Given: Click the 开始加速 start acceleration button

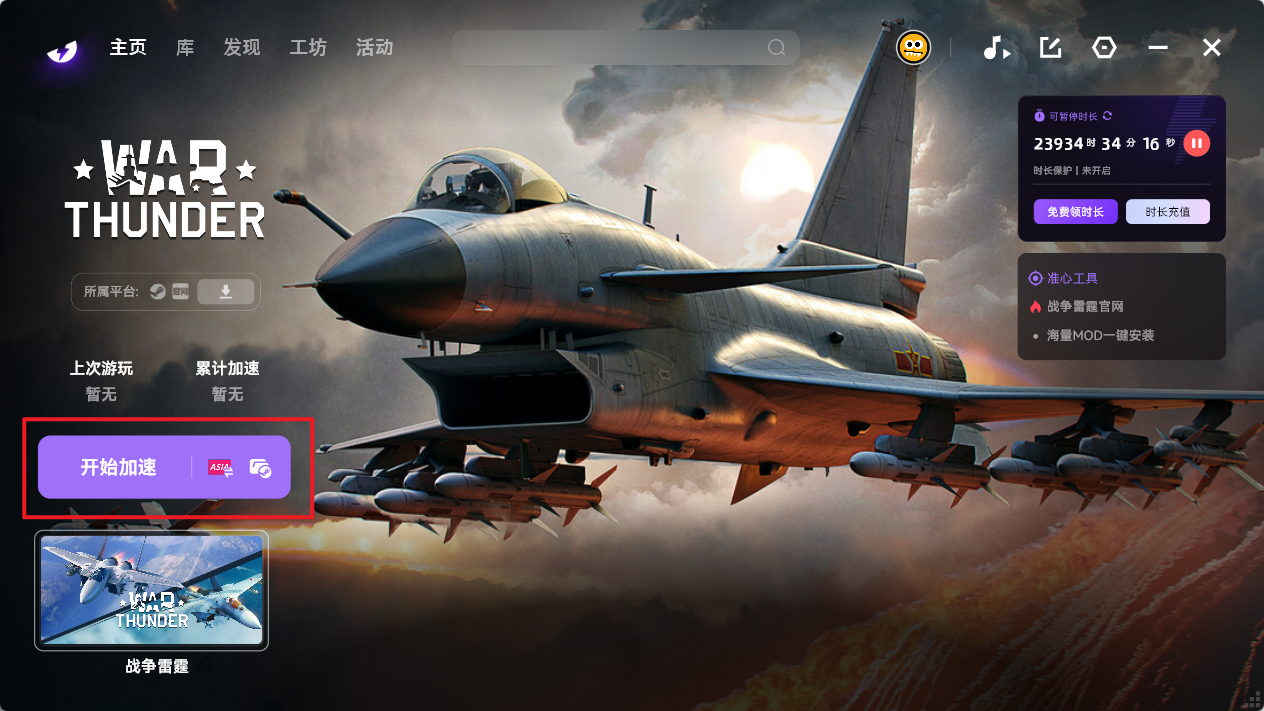Looking at the screenshot, I should click(118, 467).
